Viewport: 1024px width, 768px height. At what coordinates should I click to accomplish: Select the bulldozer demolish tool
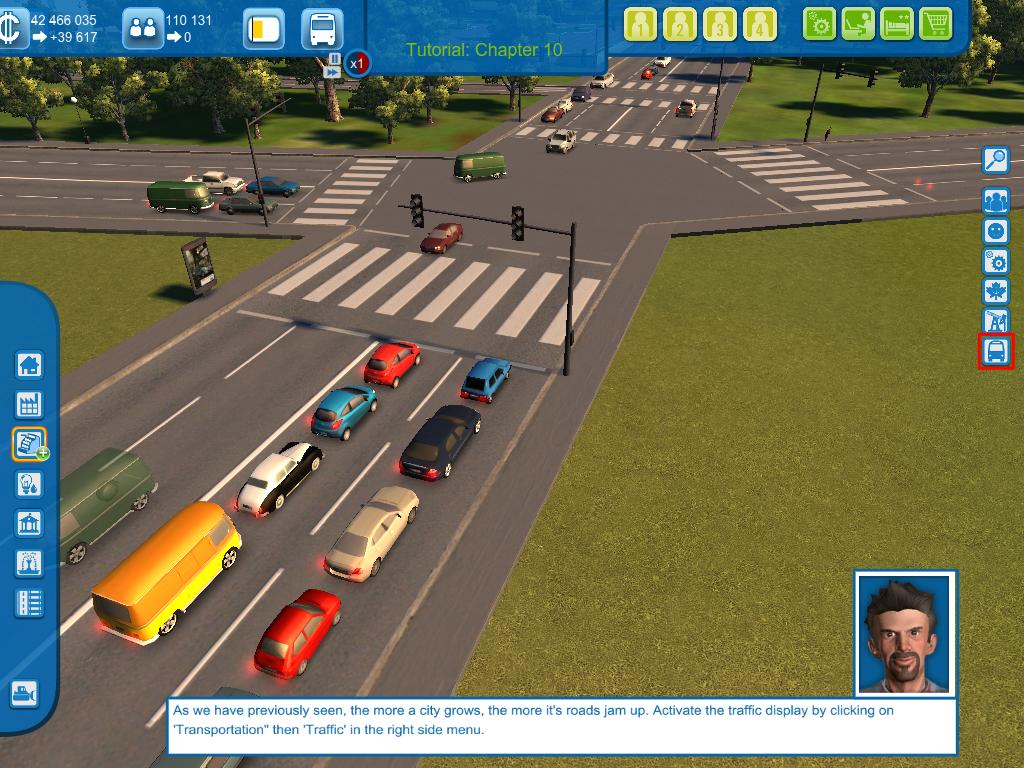coord(24,693)
